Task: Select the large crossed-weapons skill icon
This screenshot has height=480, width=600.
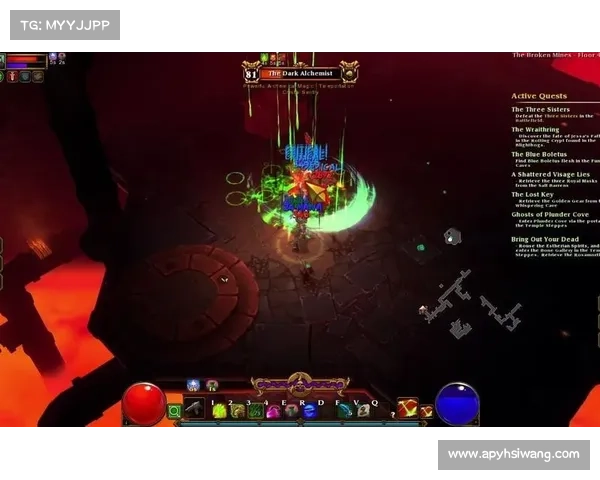Action: click(406, 408)
